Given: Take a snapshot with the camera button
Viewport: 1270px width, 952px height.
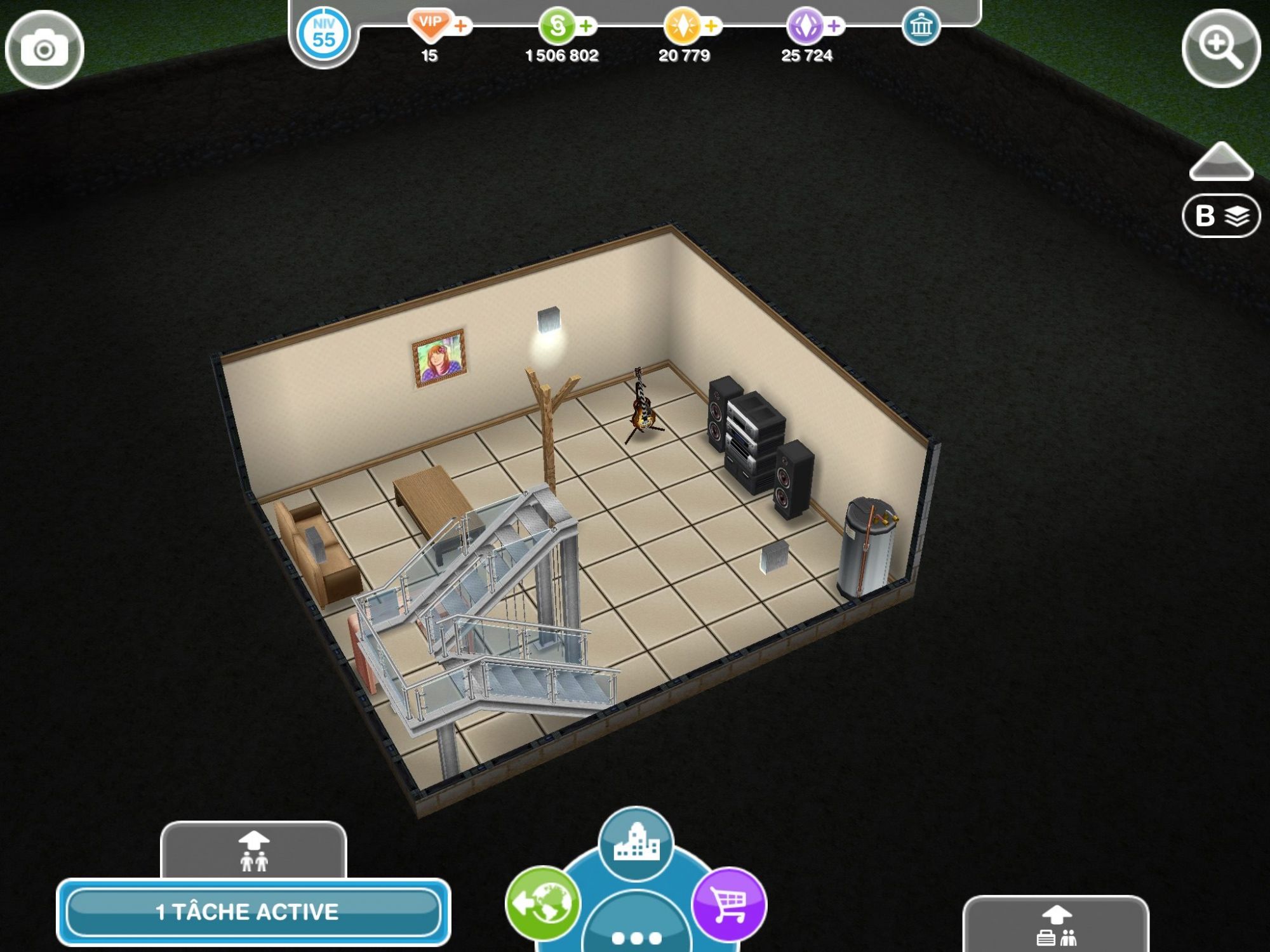Looking at the screenshot, I should point(44,50).
